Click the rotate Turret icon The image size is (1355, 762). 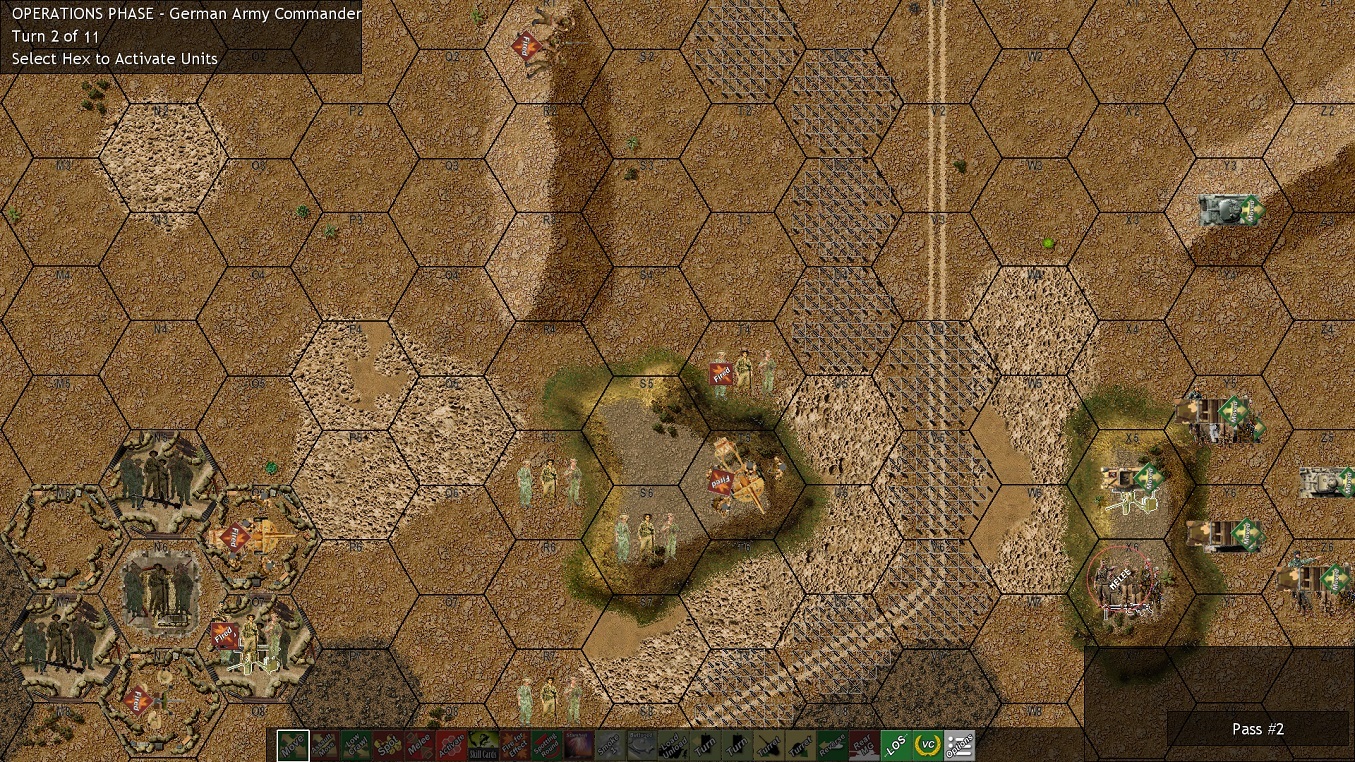pos(770,745)
